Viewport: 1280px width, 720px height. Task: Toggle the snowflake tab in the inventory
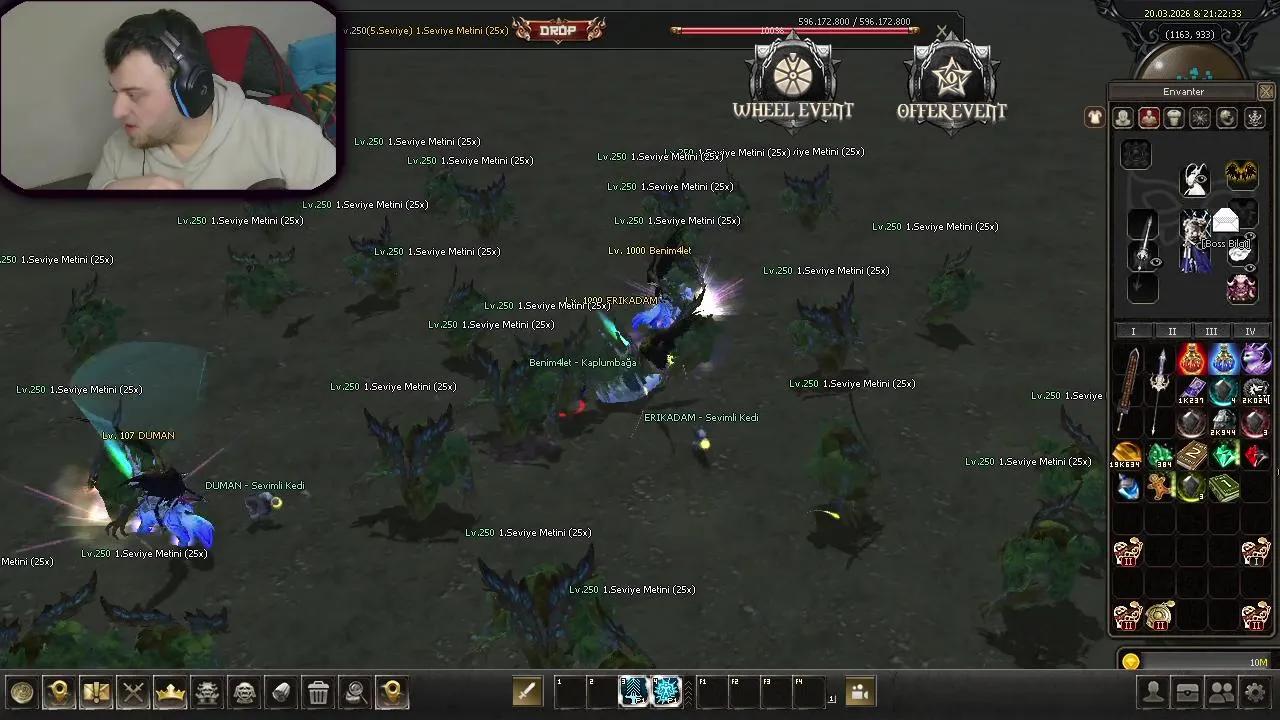pyautogui.click(x=1199, y=118)
